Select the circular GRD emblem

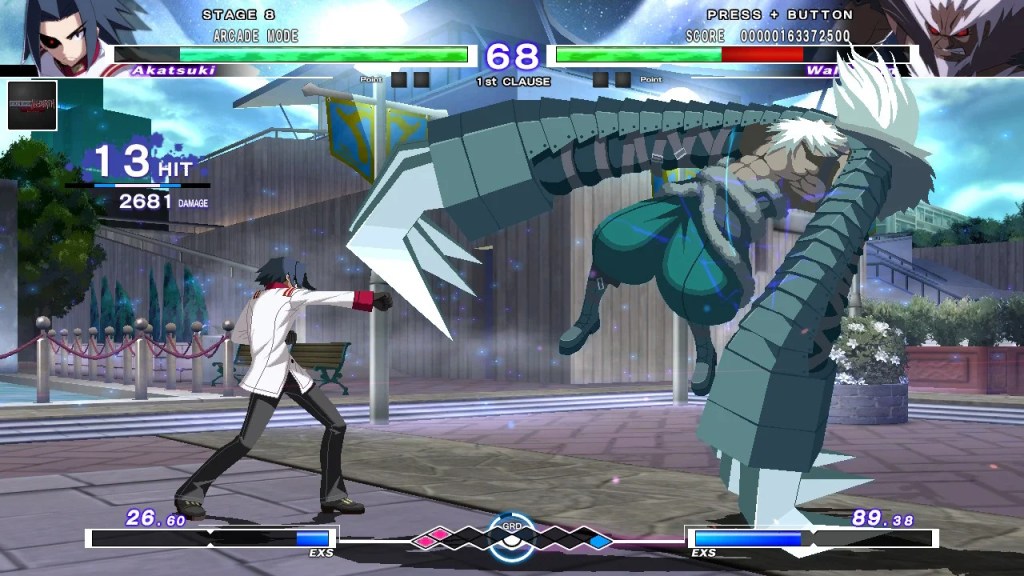click(511, 536)
